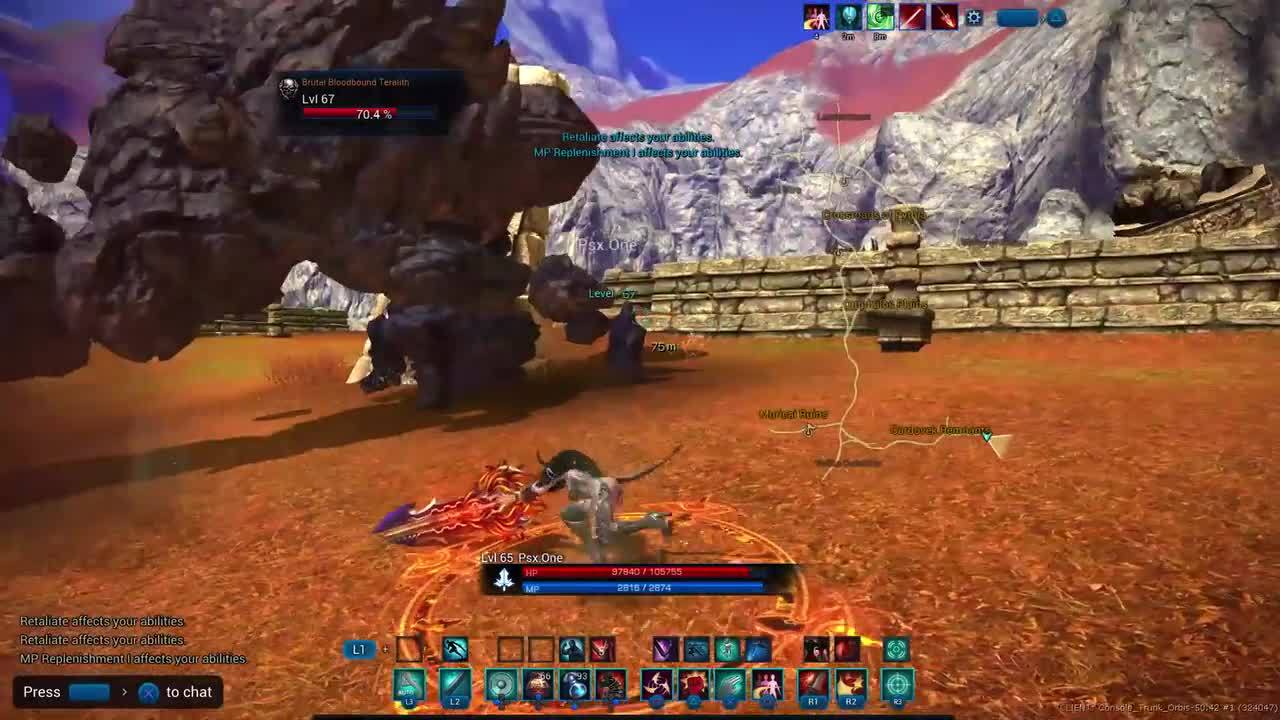Activate the teal claw swipe skill

coord(730,686)
